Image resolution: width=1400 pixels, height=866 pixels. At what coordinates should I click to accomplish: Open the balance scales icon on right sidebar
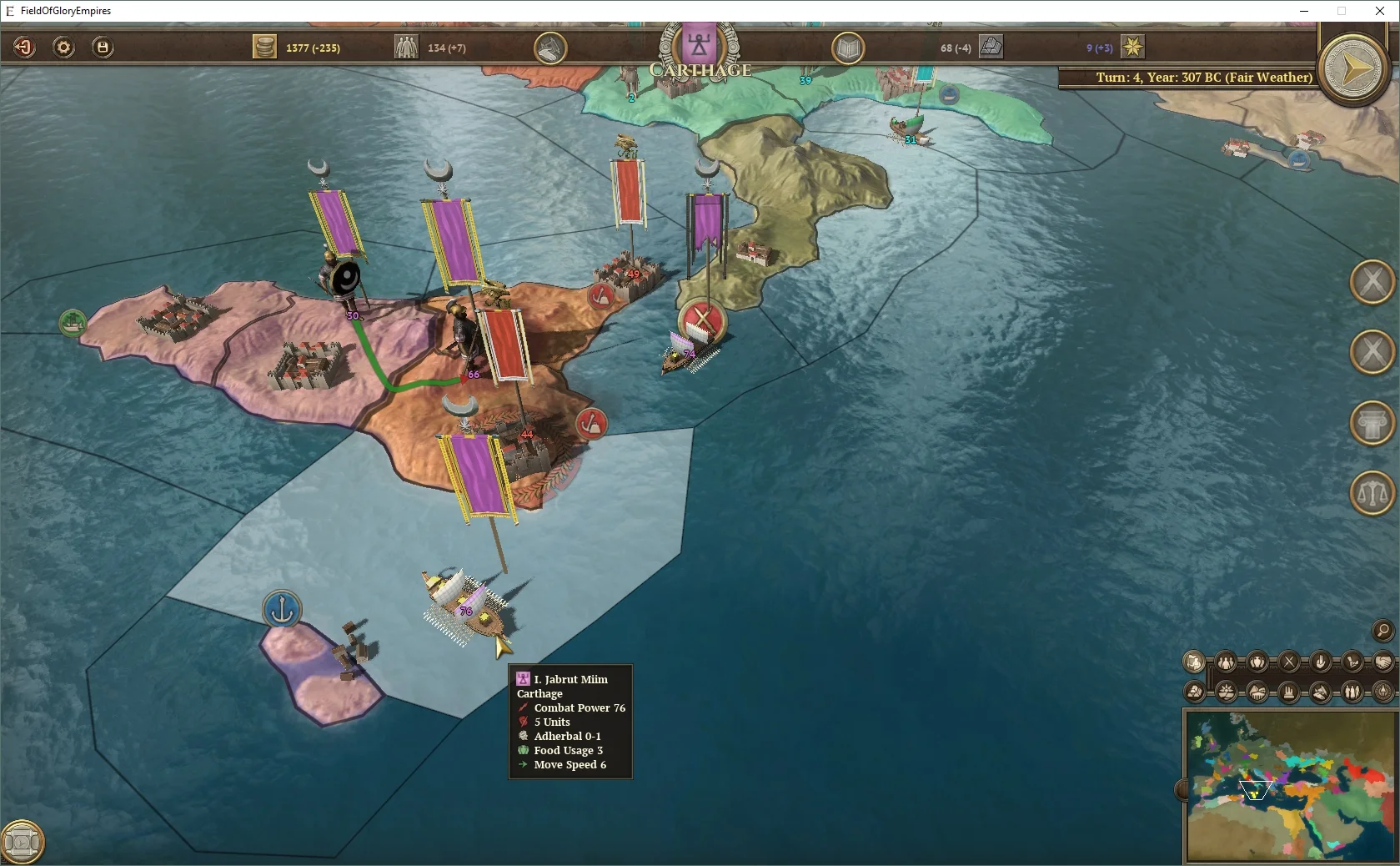[x=1372, y=493]
